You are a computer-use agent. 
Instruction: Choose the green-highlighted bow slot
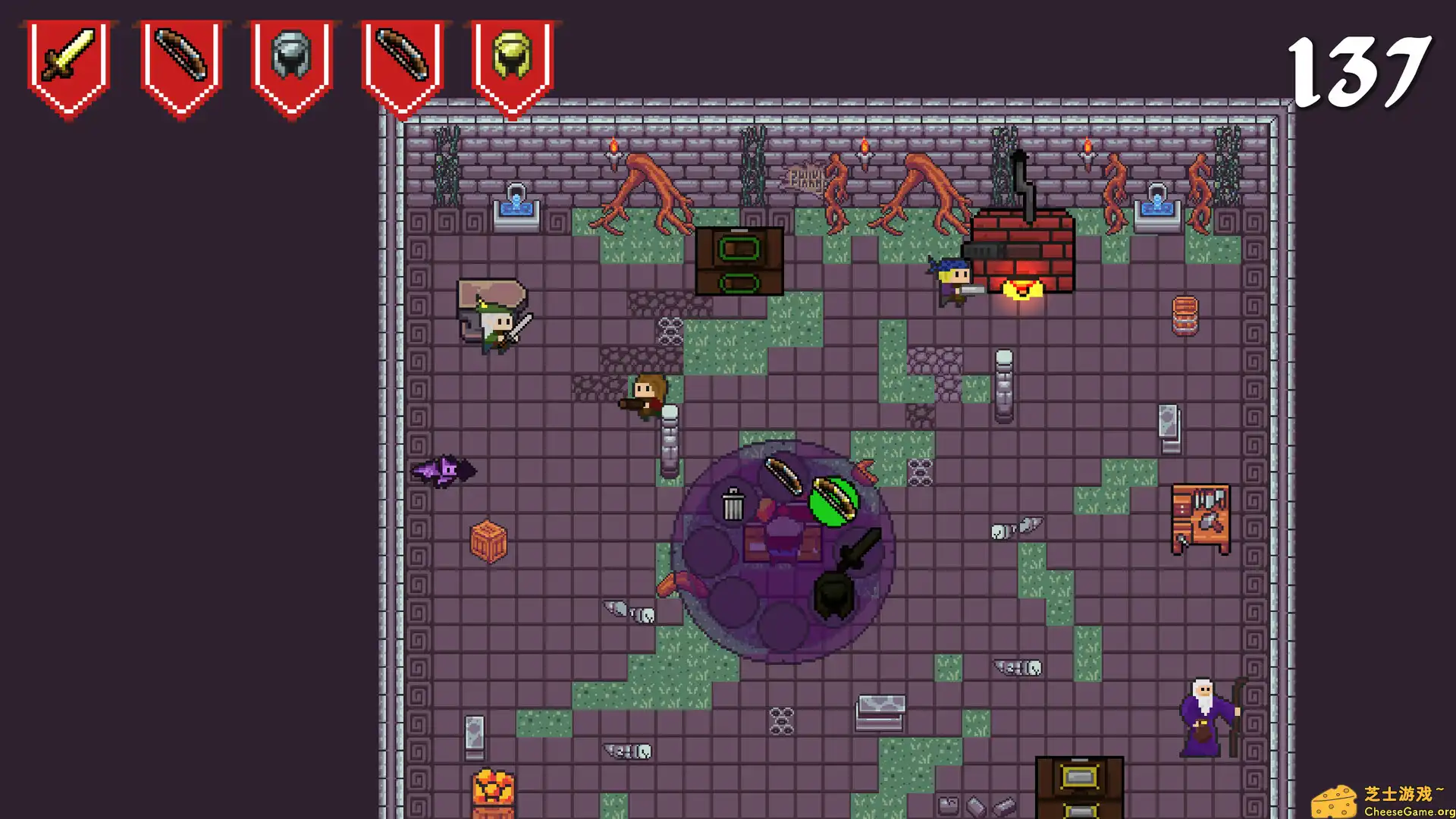click(x=833, y=500)
